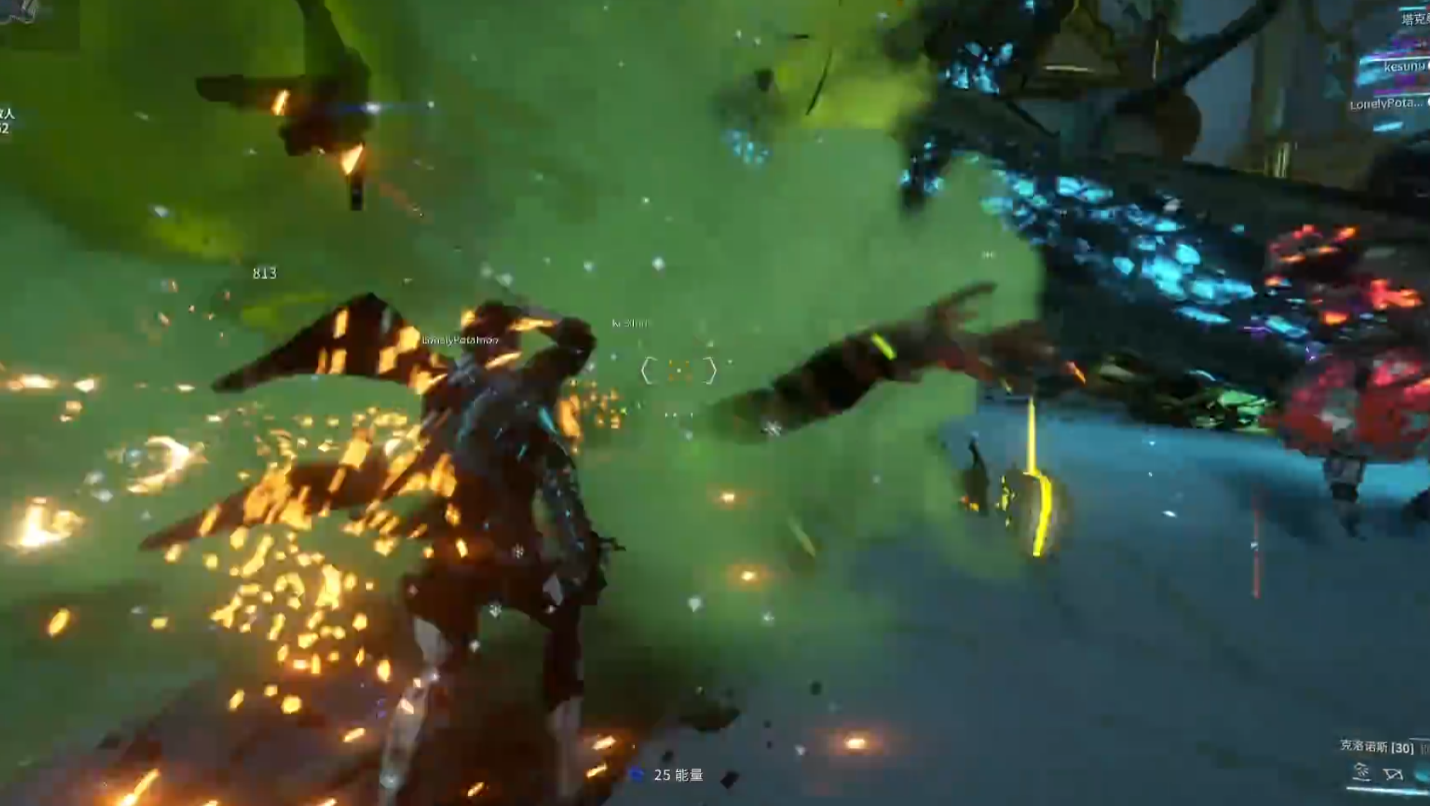Select the LonelyPota... squad list entry
1430x806 pixels.
(x=1386, y=104)
